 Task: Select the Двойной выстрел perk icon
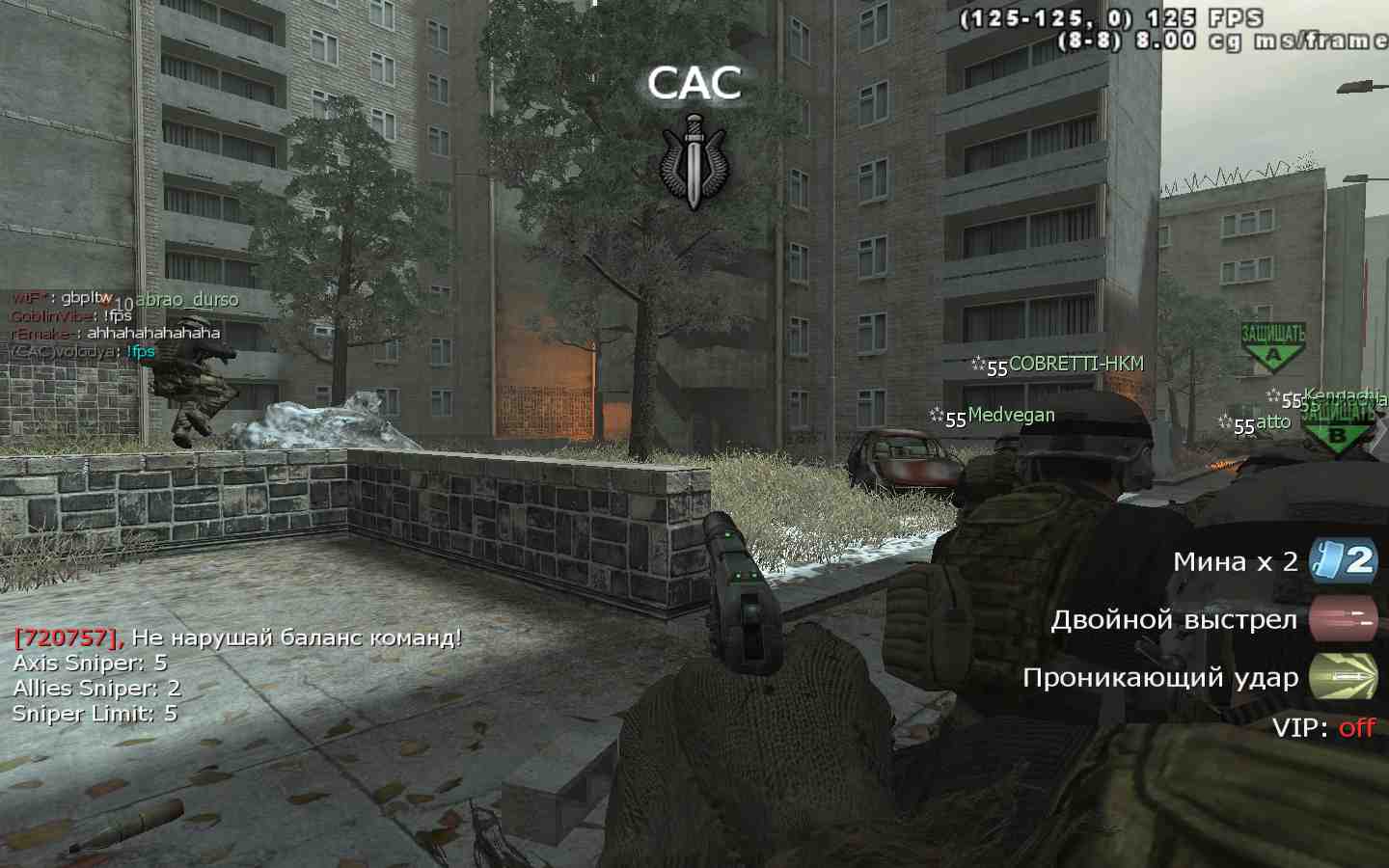1342,619
